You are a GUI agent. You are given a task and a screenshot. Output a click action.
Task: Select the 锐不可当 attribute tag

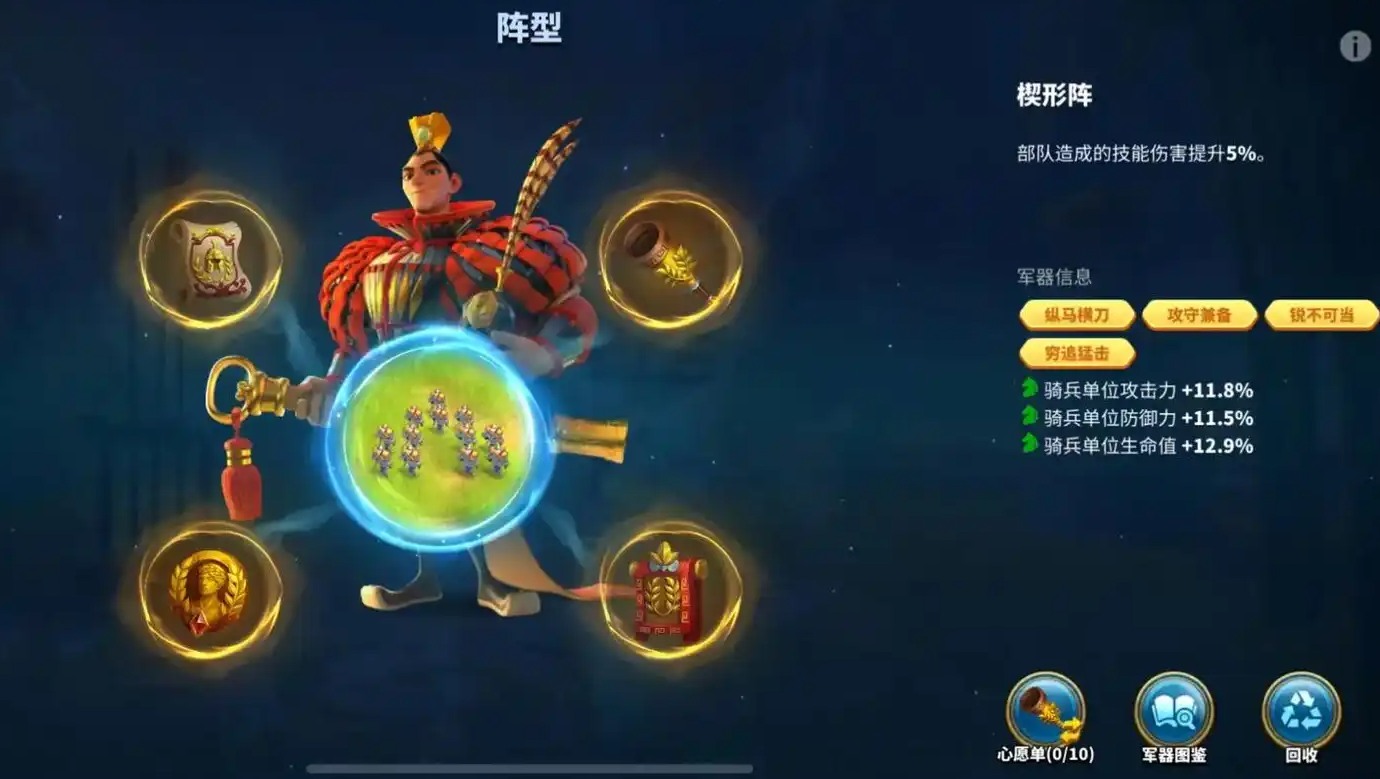click(1320, 315)
